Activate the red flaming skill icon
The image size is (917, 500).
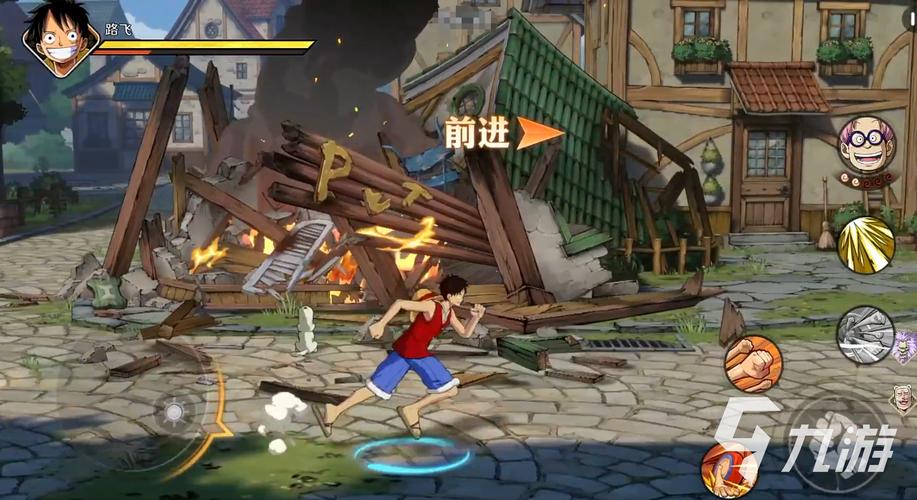pyautogui.click(x=727, y=466)
